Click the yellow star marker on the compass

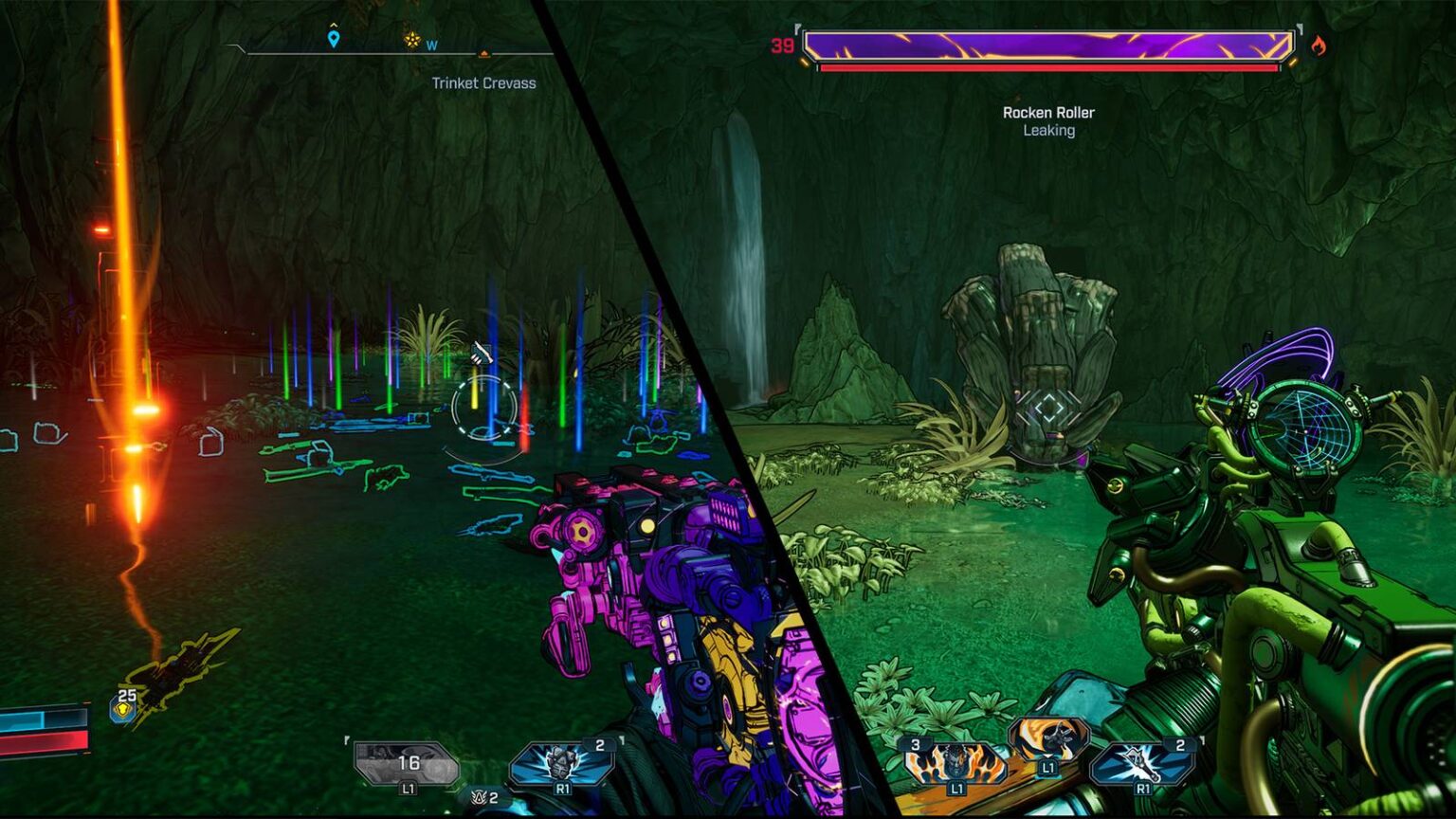coord(411,39)
